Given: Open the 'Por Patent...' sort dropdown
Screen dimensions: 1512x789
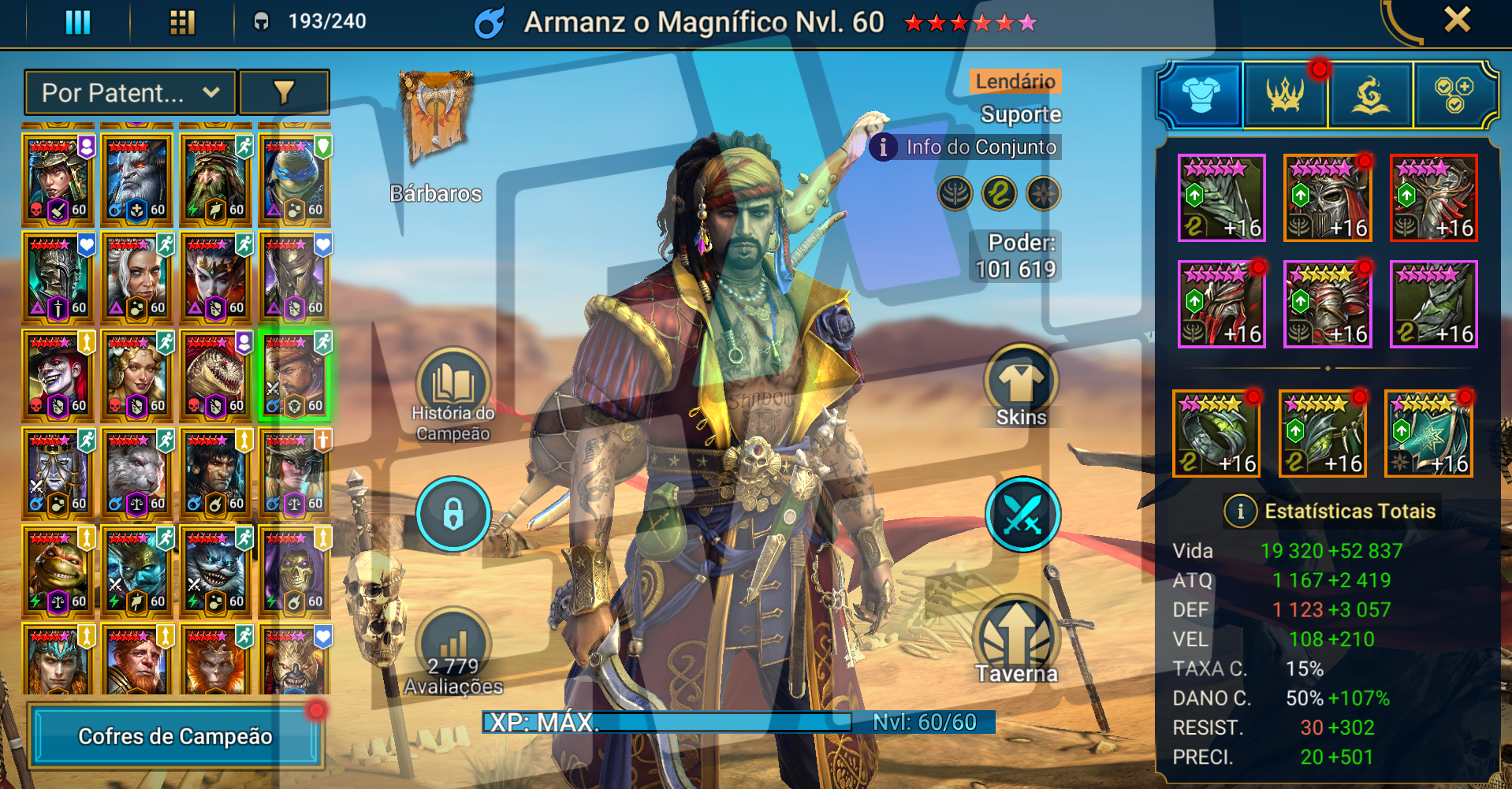Looking at the screenshot, I should click(130, 93).
